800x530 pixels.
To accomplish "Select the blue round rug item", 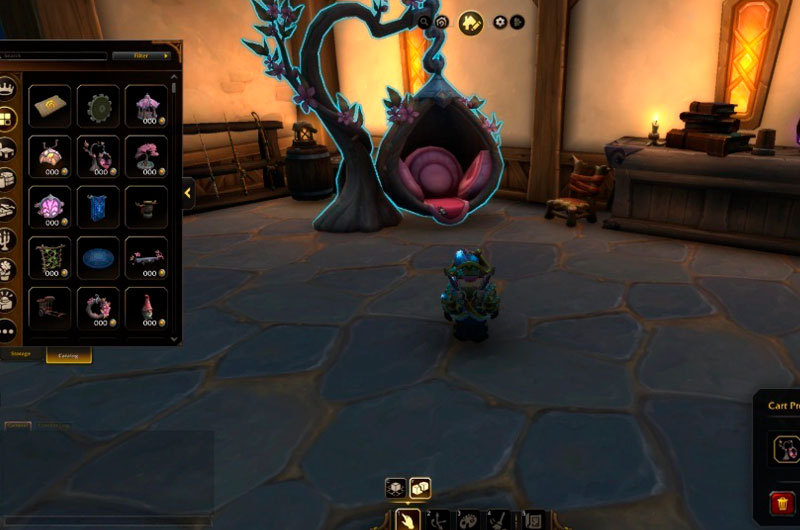I will coord(98,258).
